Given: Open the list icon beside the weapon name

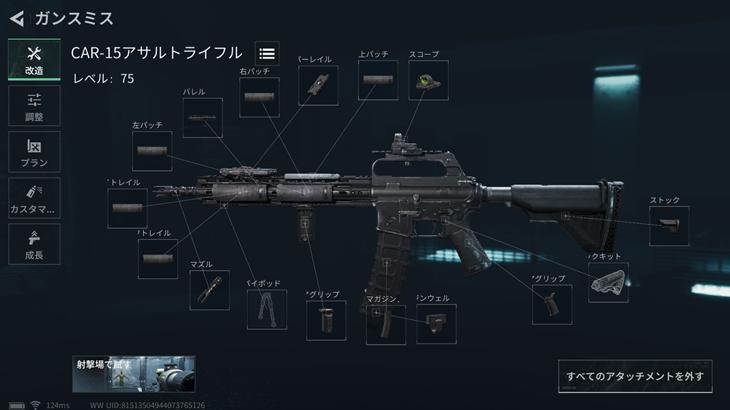Looking at the screenshot, I should point(266,53).
